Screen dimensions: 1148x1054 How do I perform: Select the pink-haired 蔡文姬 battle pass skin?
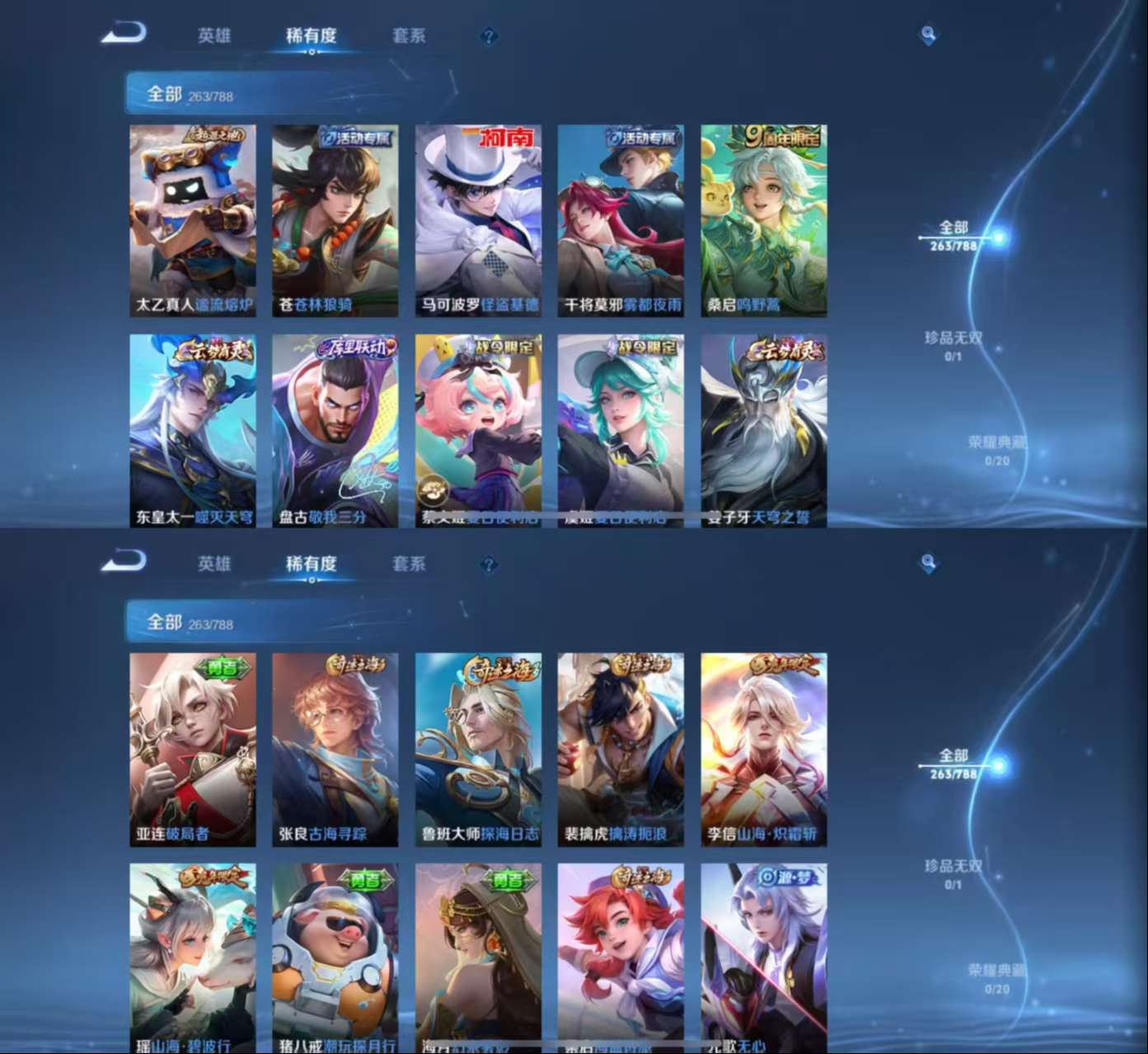(x=478, y=430)
